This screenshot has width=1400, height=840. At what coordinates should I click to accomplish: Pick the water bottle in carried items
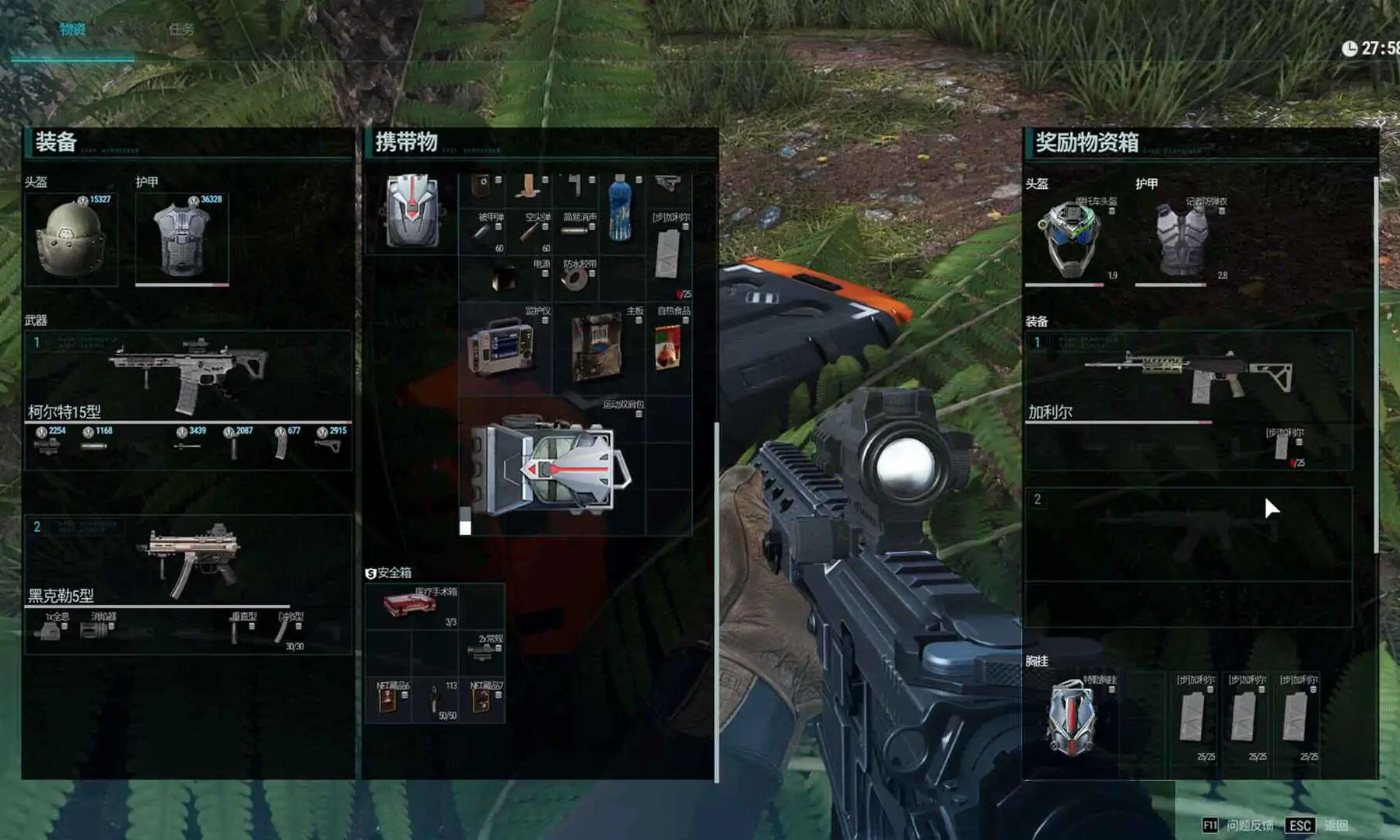coord(619,208)
